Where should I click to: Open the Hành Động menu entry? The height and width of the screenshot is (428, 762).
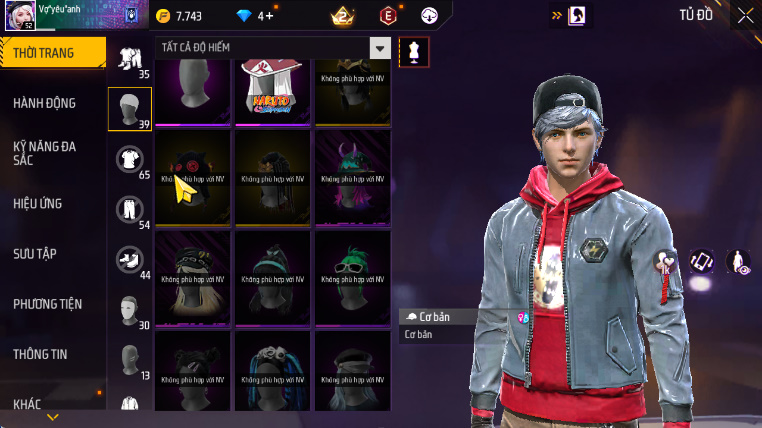click(45, 103)
